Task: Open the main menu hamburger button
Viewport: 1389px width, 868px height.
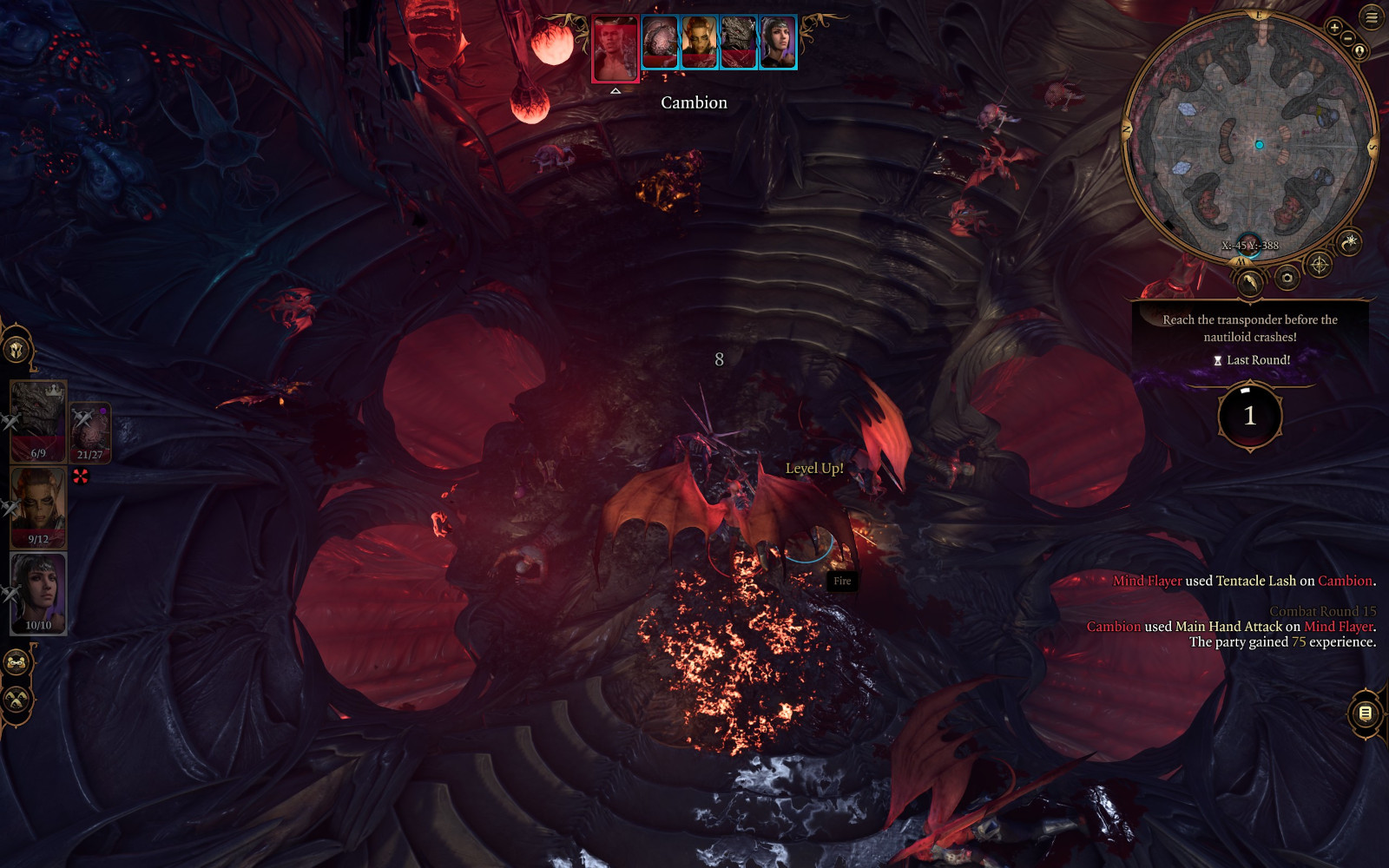Action: [x=1372, y=17]
